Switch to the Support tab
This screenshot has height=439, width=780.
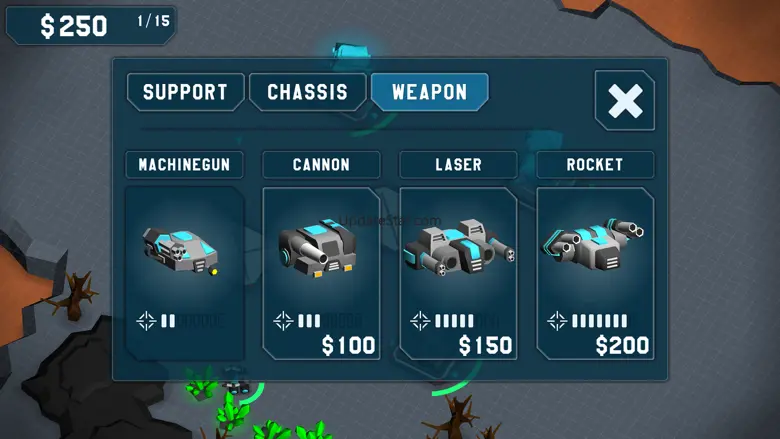[186, 93]
